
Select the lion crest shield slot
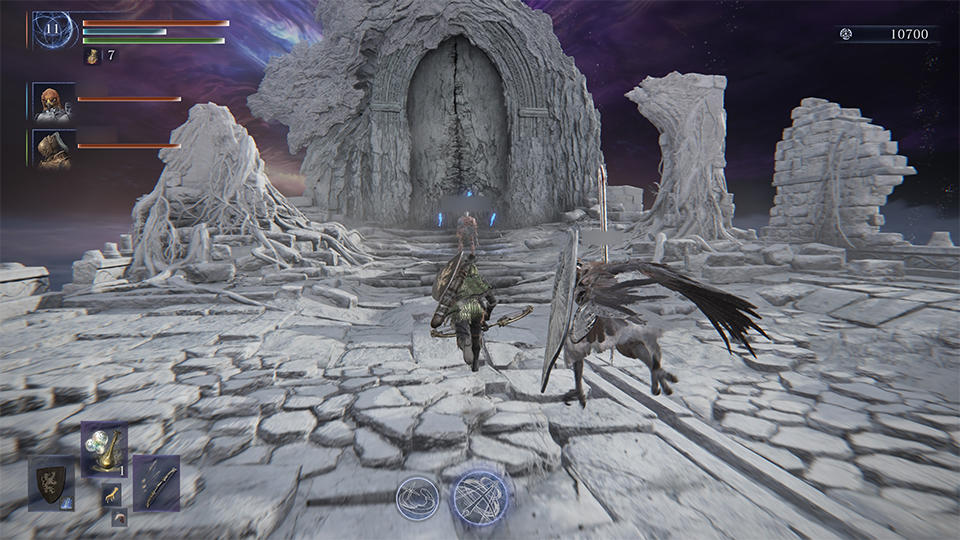[x=50, y=482]
